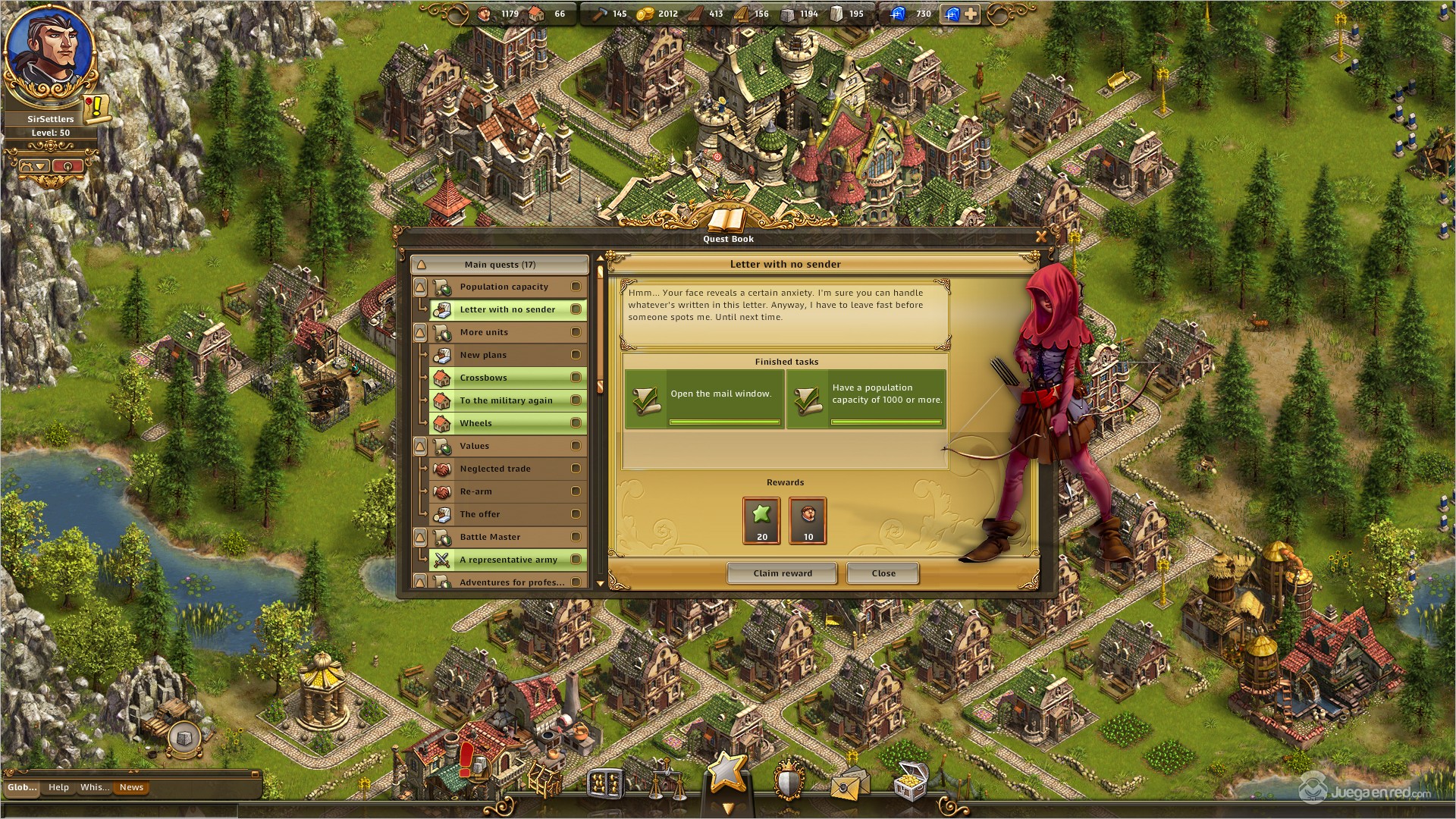Select the Population capacity quest
Viewport: 1456px width, 819px height.
tap(504, 287)
